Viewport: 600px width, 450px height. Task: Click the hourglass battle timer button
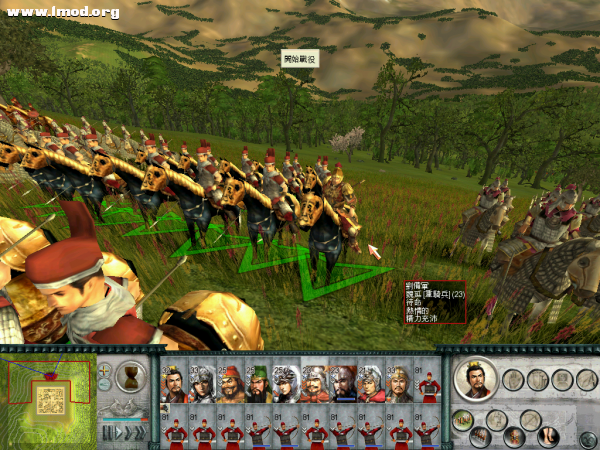point(129,377)
